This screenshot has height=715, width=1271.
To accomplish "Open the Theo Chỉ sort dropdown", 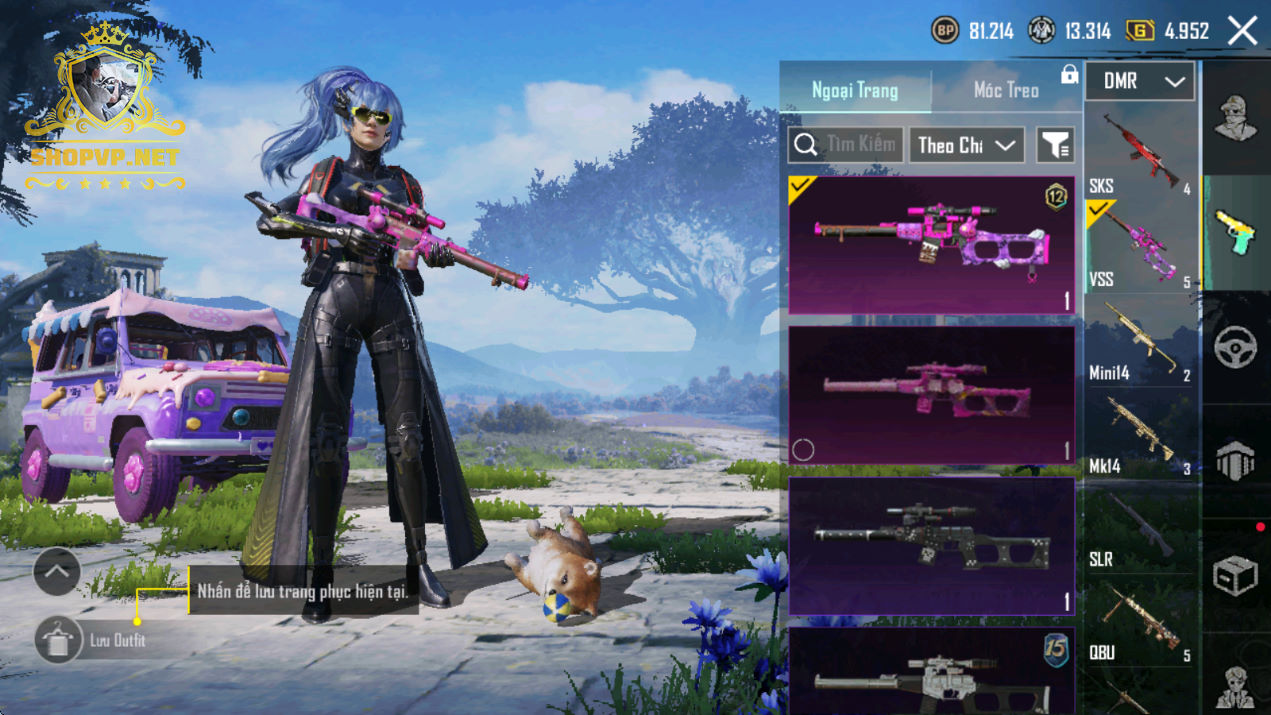I will [966, 145].
